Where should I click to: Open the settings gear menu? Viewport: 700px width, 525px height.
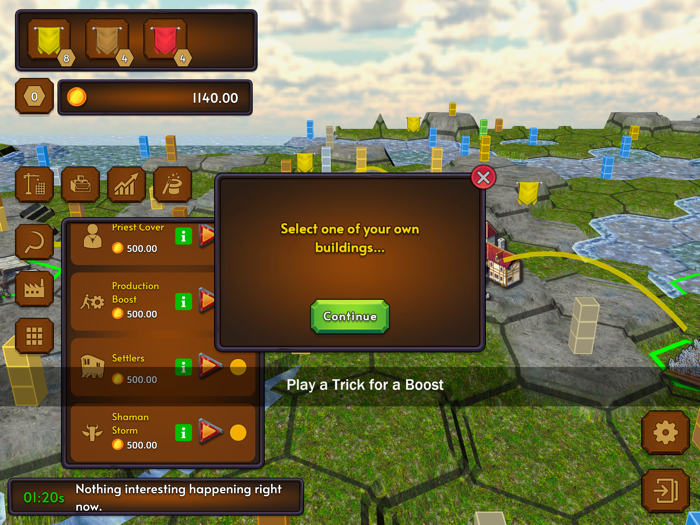coord(665,433)
